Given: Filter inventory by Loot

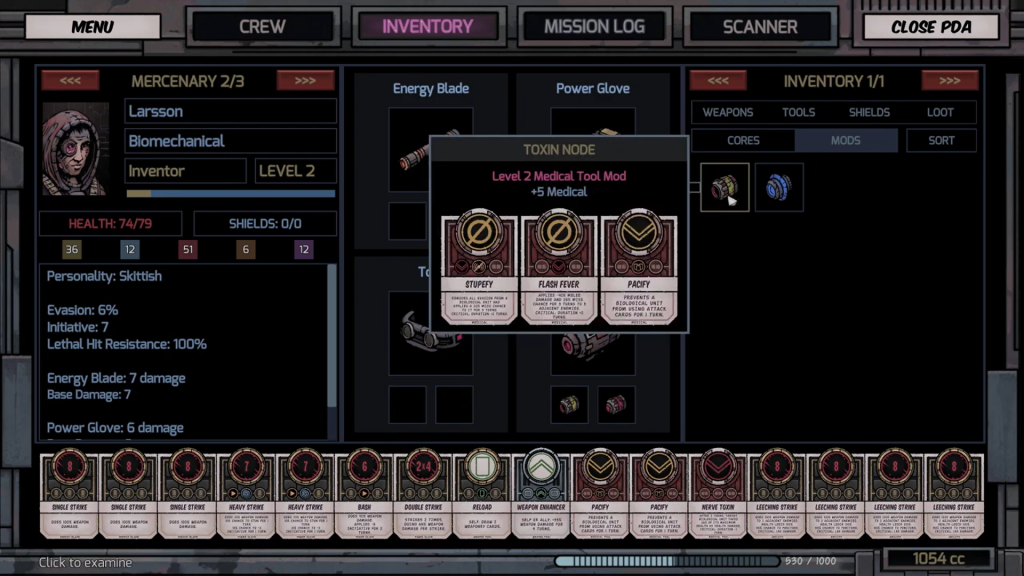Looking at the screenshot, I should [x=940, y=112].
